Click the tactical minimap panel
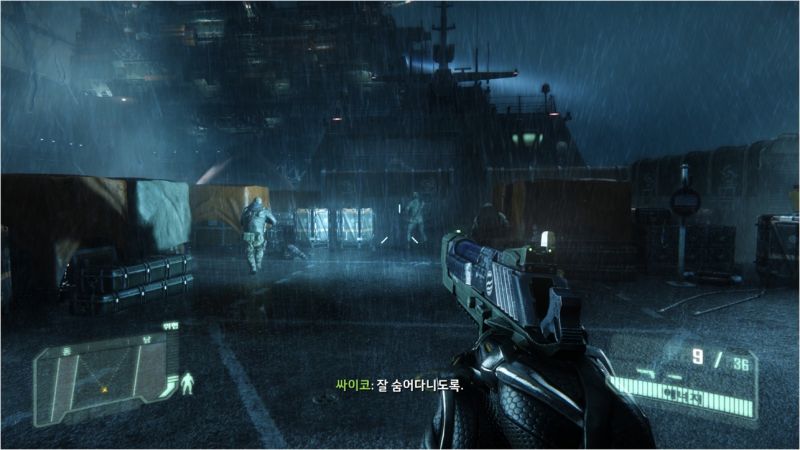Screen dimensions: 800x450 [x=102, y=377]
